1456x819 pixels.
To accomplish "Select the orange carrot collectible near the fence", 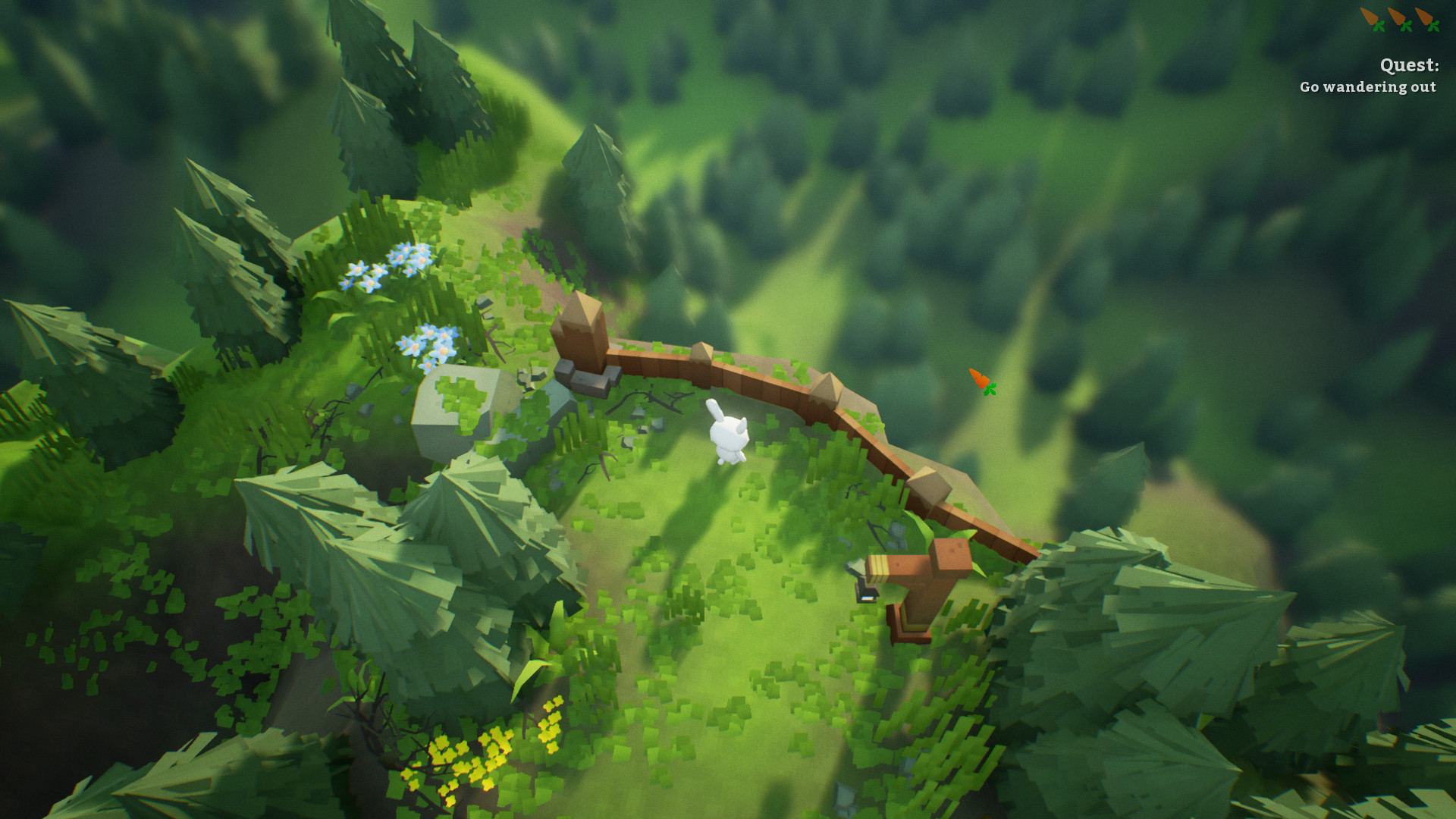I will pos(978,379).
